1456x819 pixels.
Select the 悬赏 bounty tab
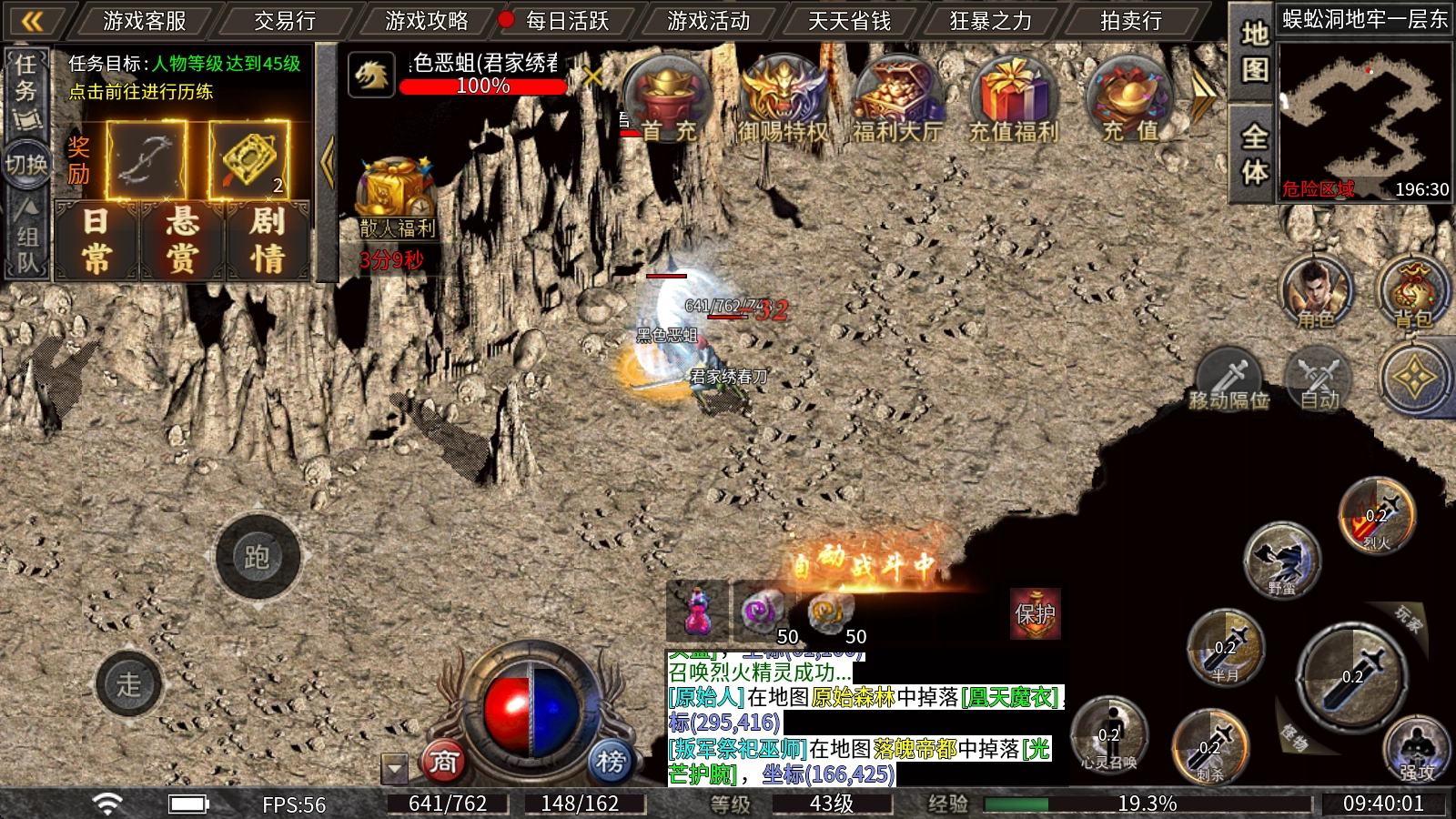tap(181, 240)
